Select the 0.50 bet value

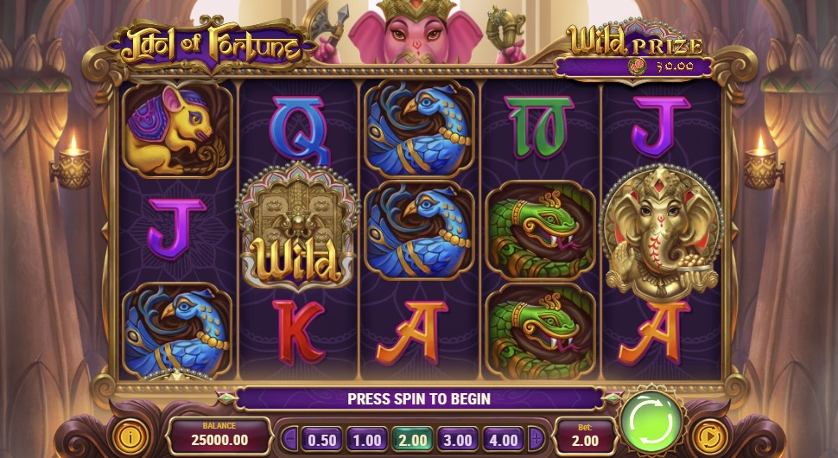click(x=321, y=438)
